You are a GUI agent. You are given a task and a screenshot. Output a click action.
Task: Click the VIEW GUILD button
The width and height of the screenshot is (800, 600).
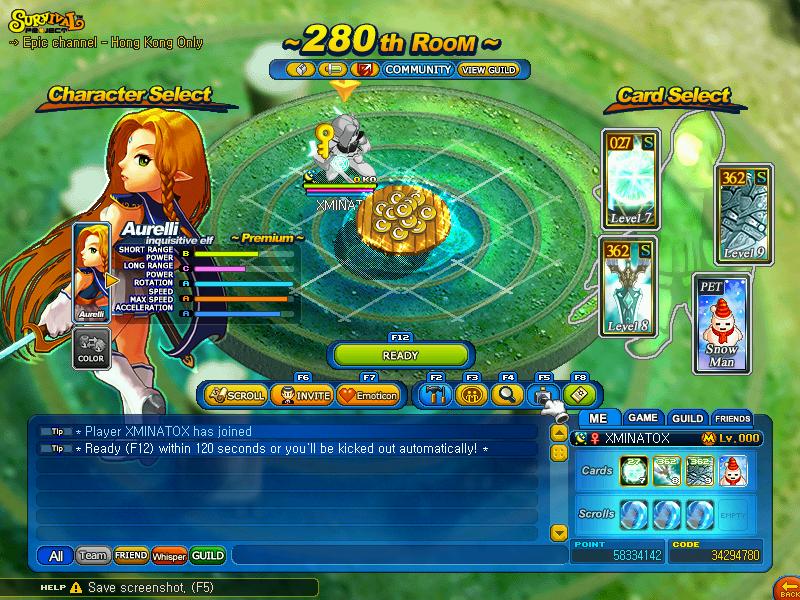(x=487, y=70)
